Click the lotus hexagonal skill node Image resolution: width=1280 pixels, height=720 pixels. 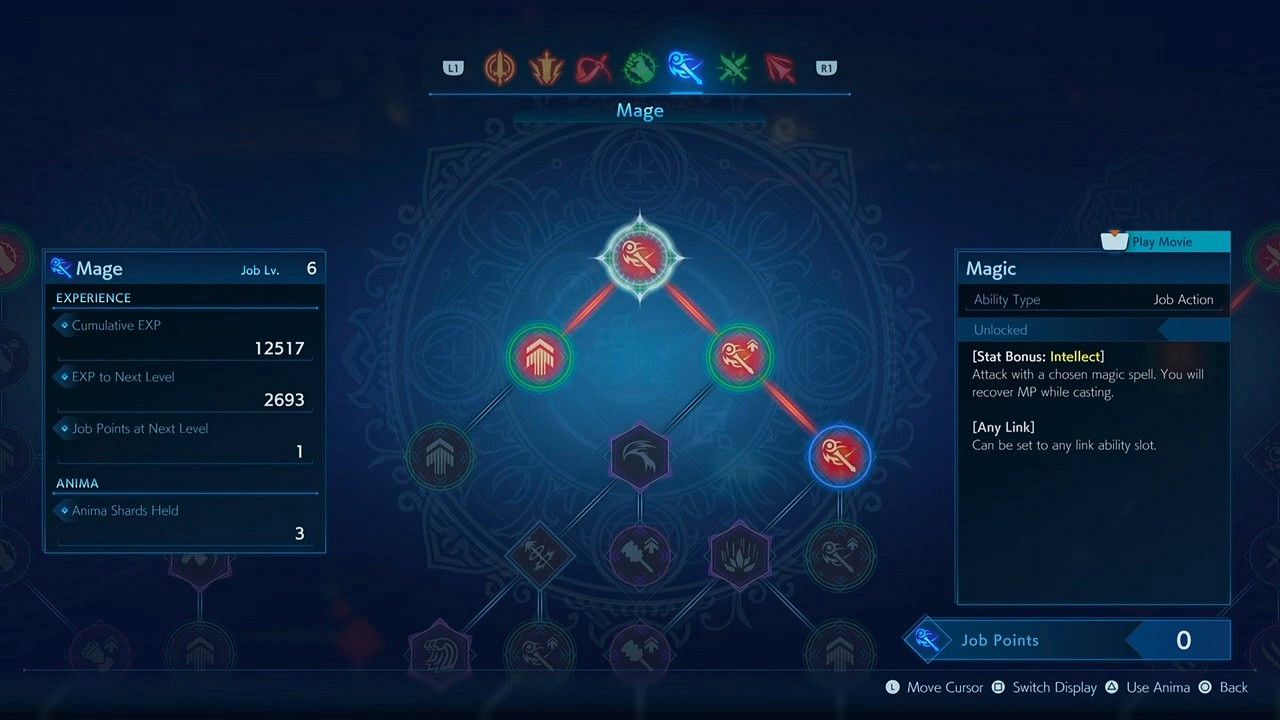(x=740, y=557)
